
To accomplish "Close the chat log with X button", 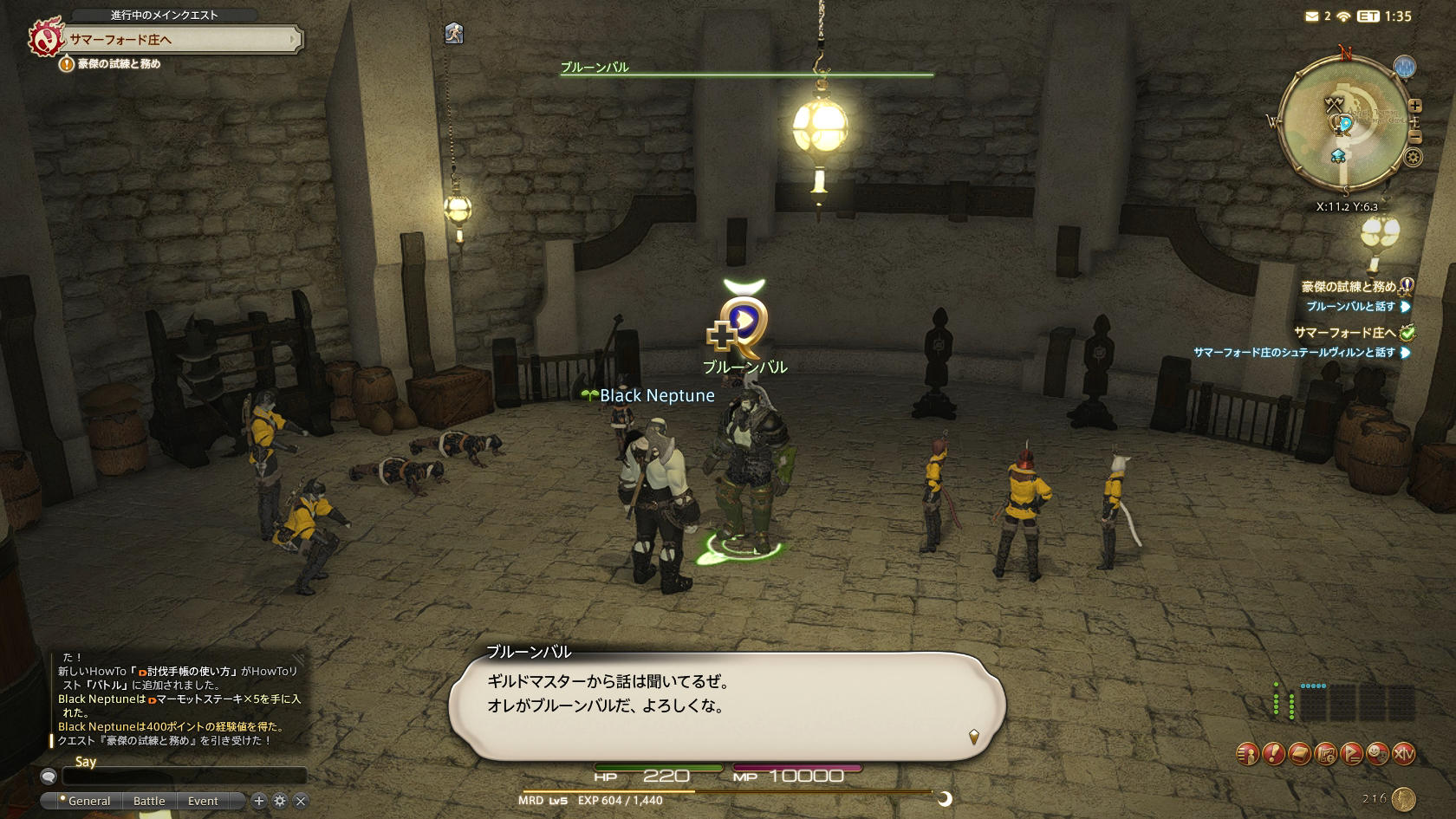I will pos(301,801).
